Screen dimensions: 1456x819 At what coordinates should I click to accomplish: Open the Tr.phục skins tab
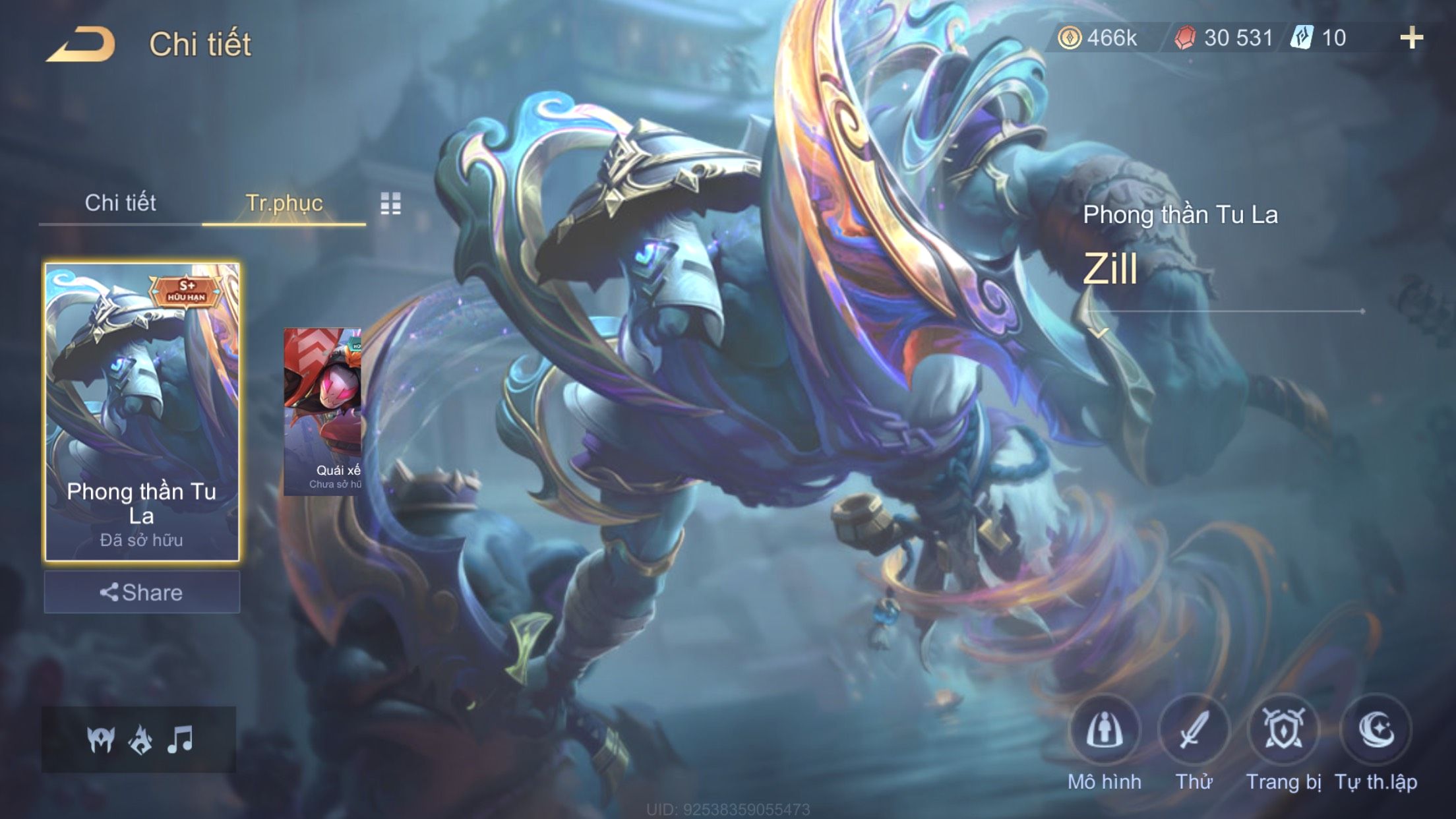[x=284, y=203]
